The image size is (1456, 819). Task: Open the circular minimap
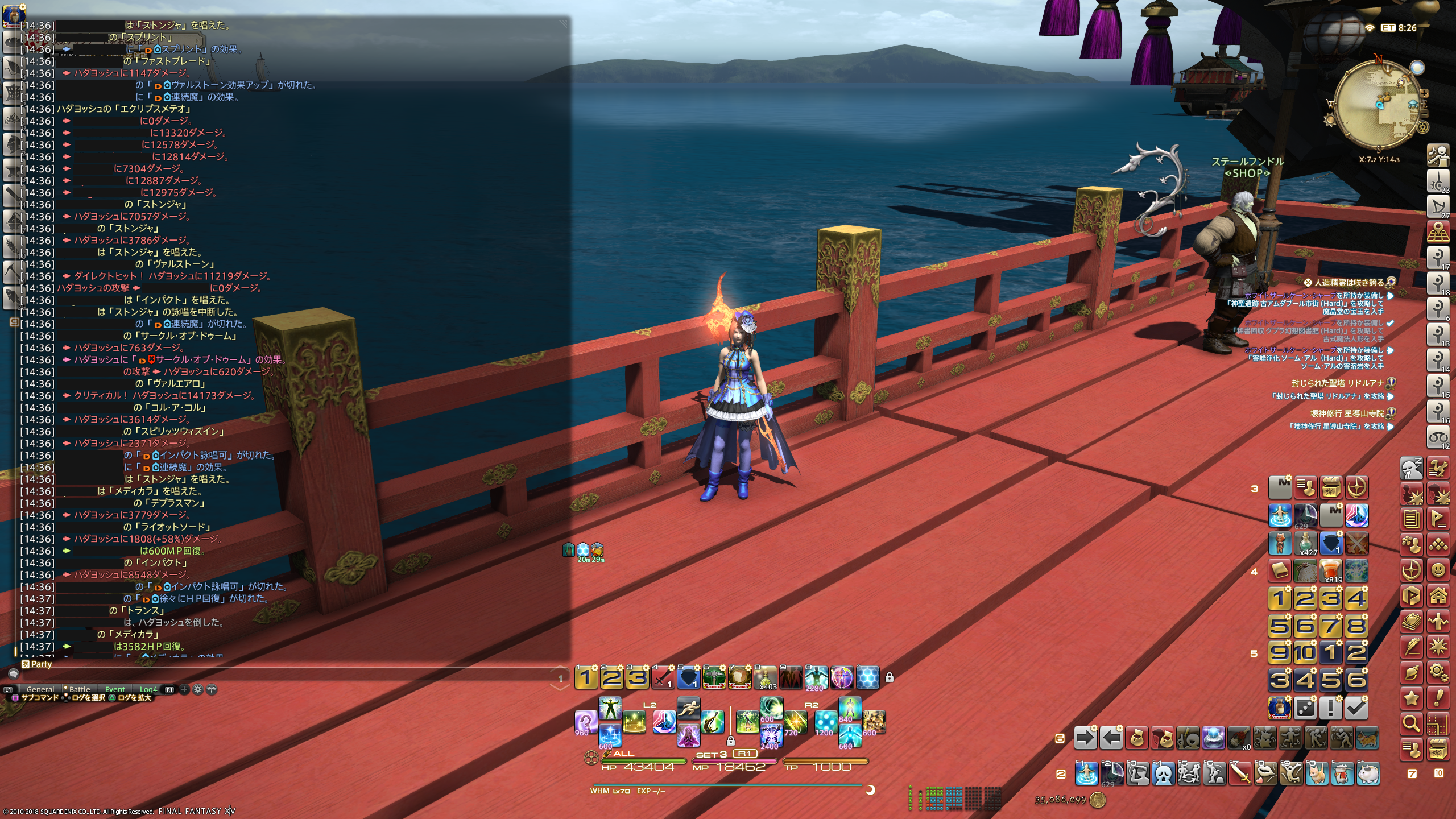point(1376,105)
